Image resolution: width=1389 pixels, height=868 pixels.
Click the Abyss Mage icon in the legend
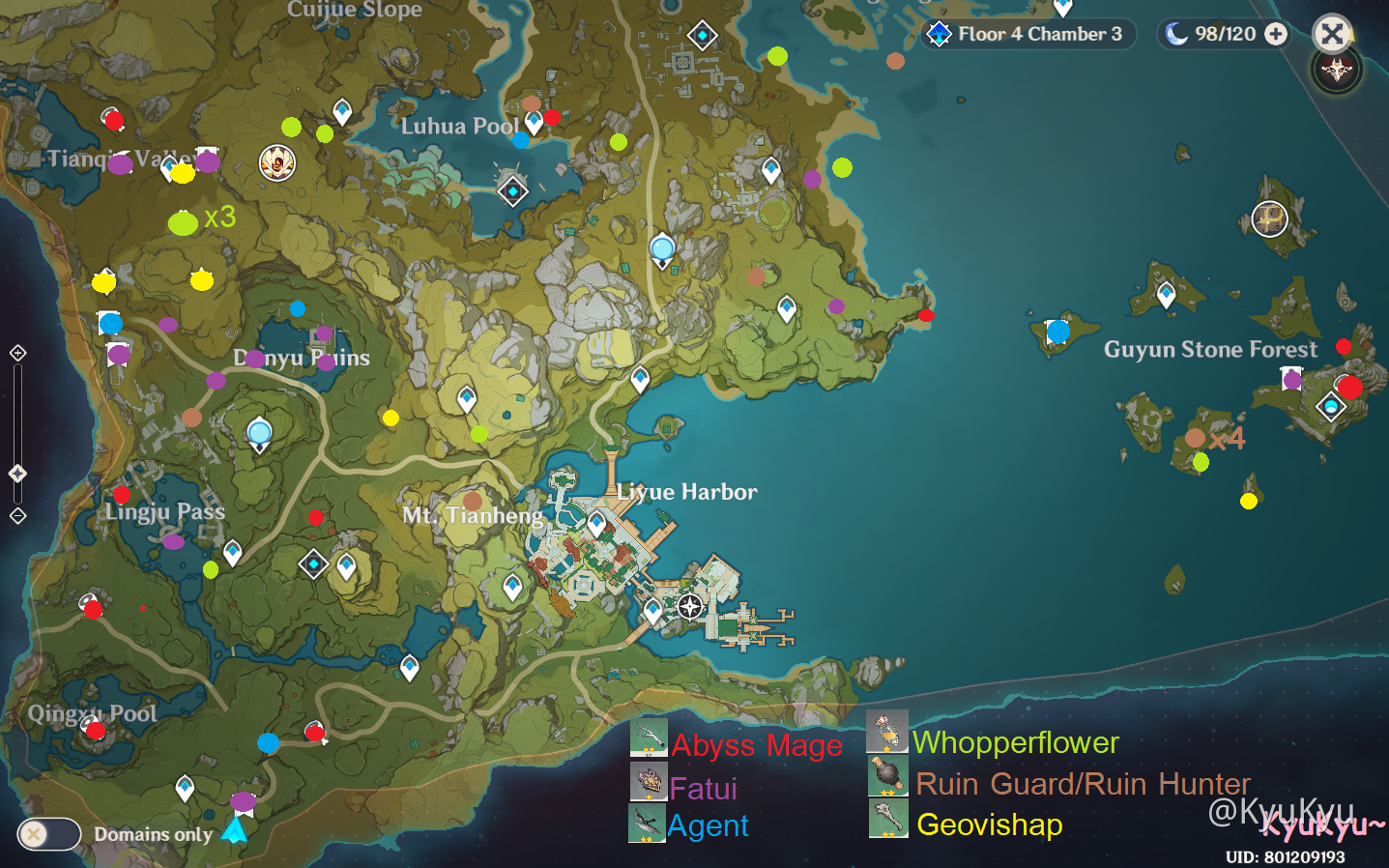coord(649,739)
